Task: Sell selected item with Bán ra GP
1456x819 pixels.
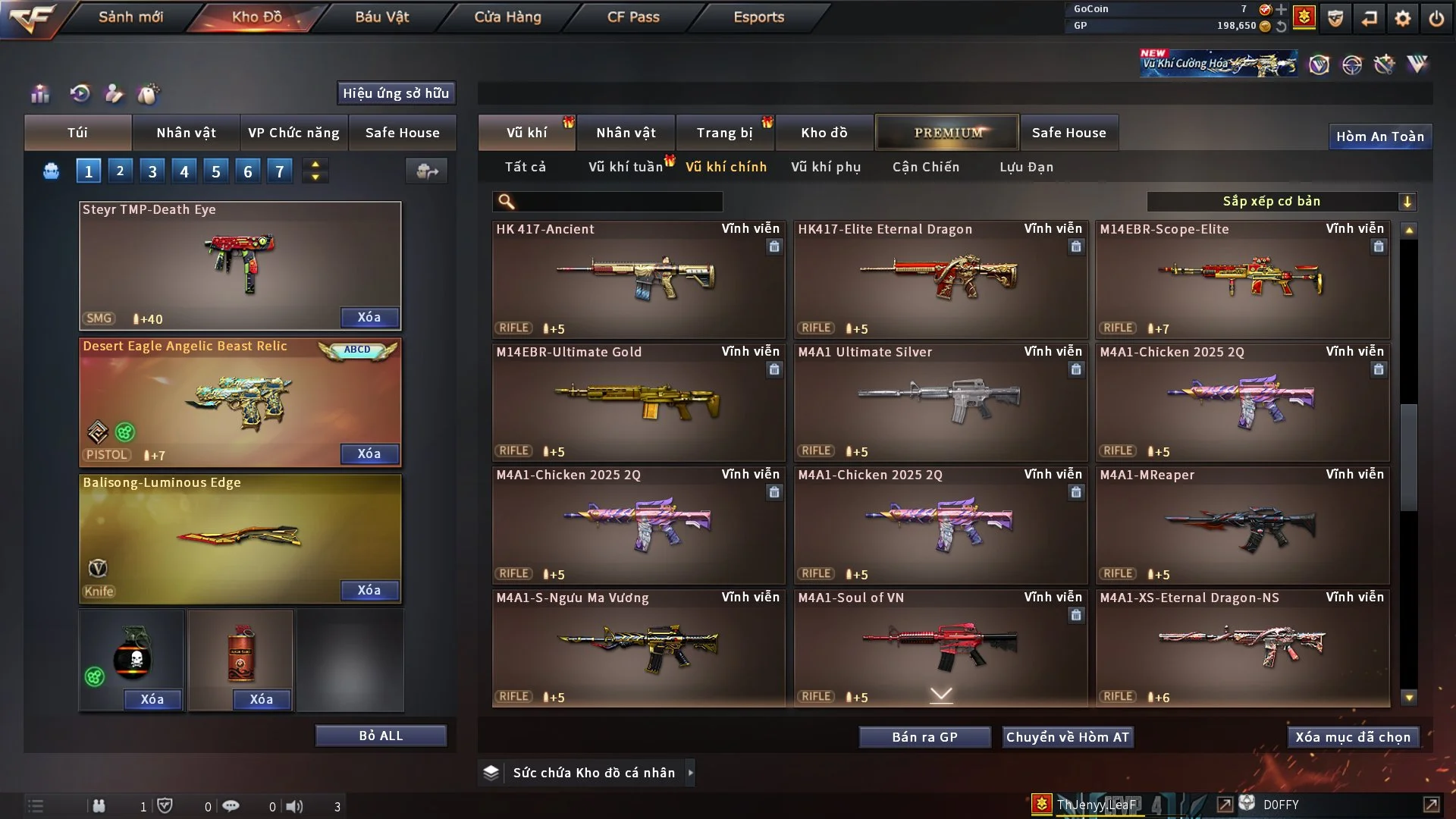Action: (924, 737)
